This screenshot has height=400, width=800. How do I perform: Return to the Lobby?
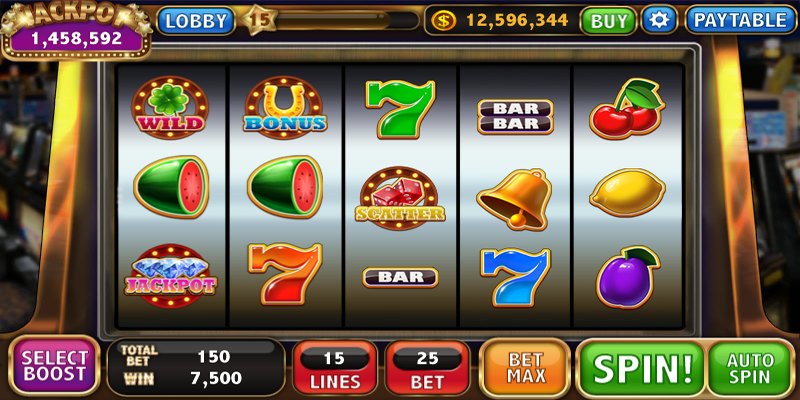coord(194,20)
